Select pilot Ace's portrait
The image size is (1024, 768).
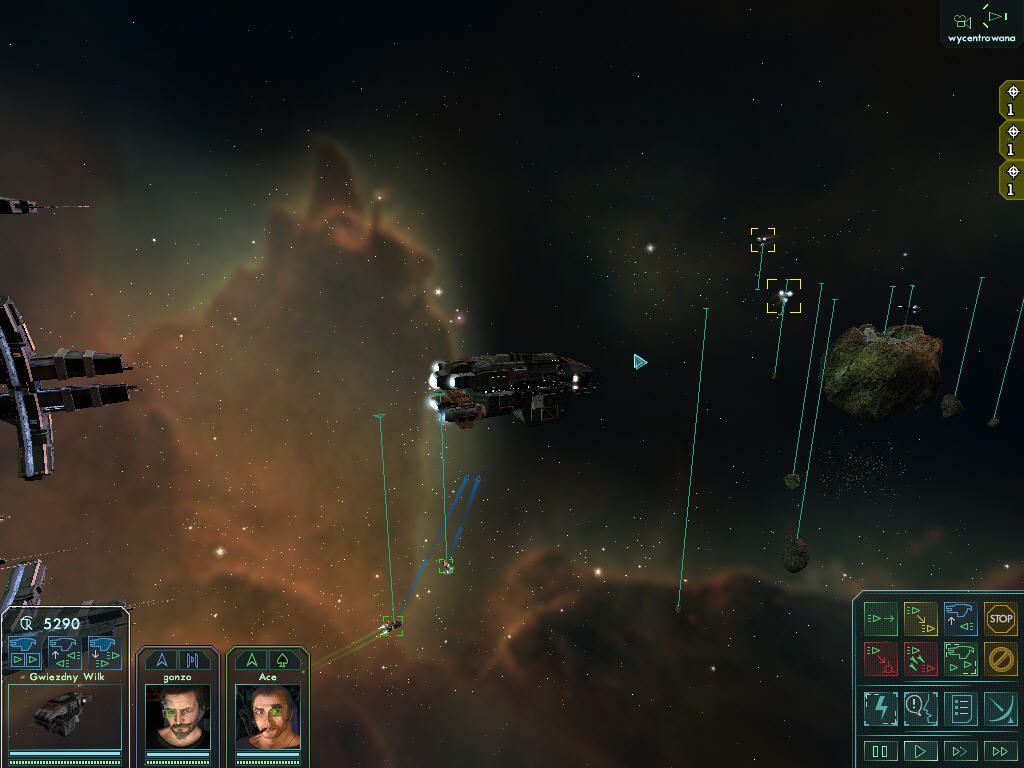pos(267,717)
